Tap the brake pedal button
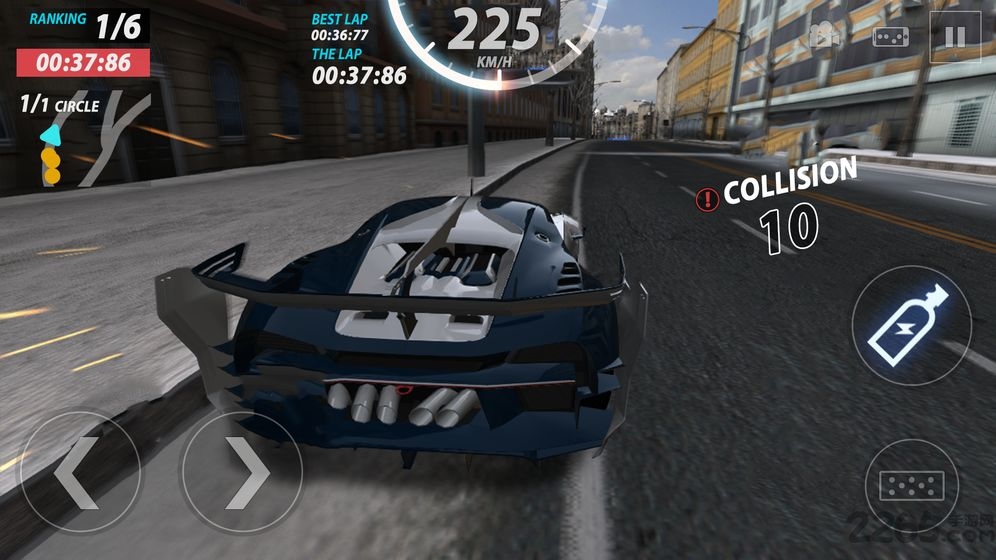The height and width of the screenshot is (560, 996). click(911, 487)
